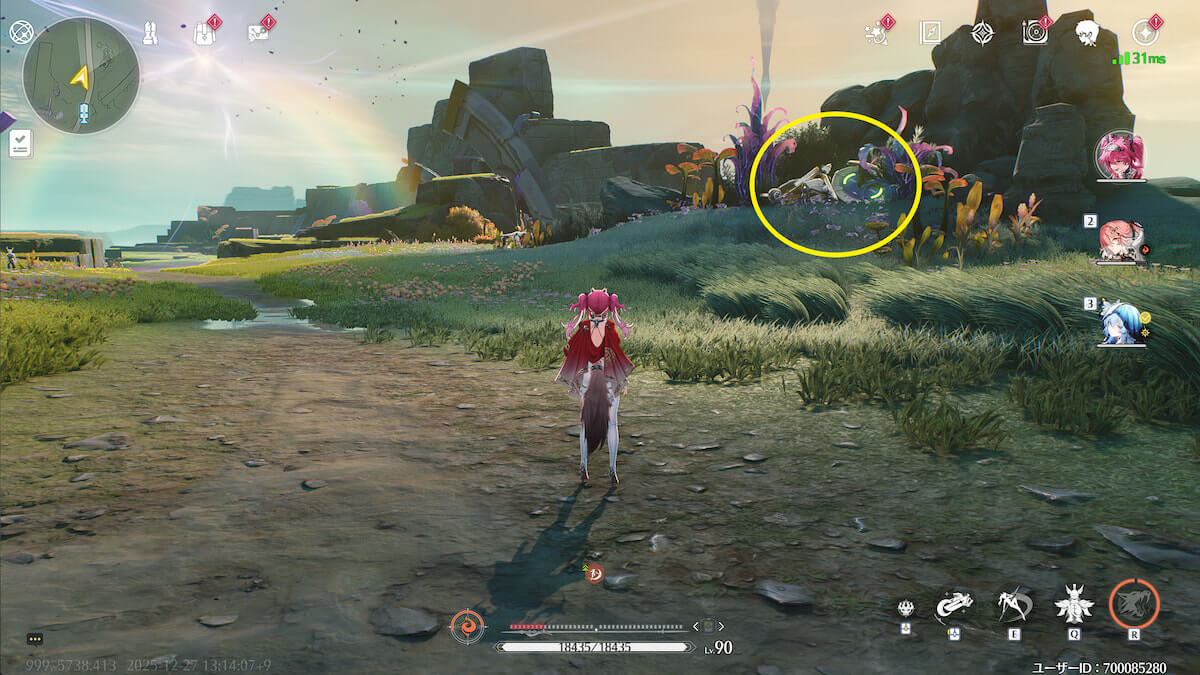Click the four-point compass star icon
The height and width of the screenshot is (675, 1200).
(x=982, y=33)
